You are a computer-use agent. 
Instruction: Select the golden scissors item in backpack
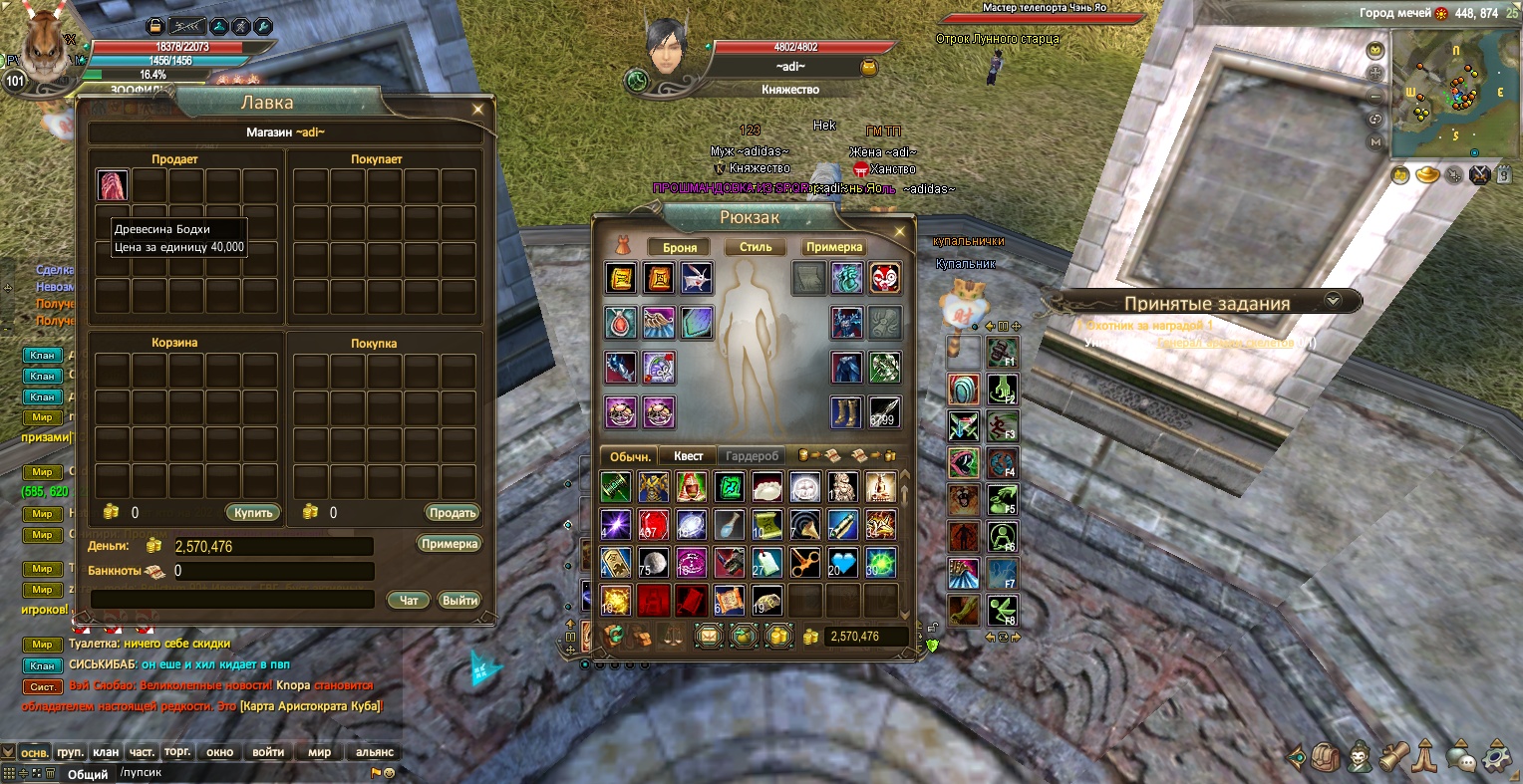[x=805, y=563]
